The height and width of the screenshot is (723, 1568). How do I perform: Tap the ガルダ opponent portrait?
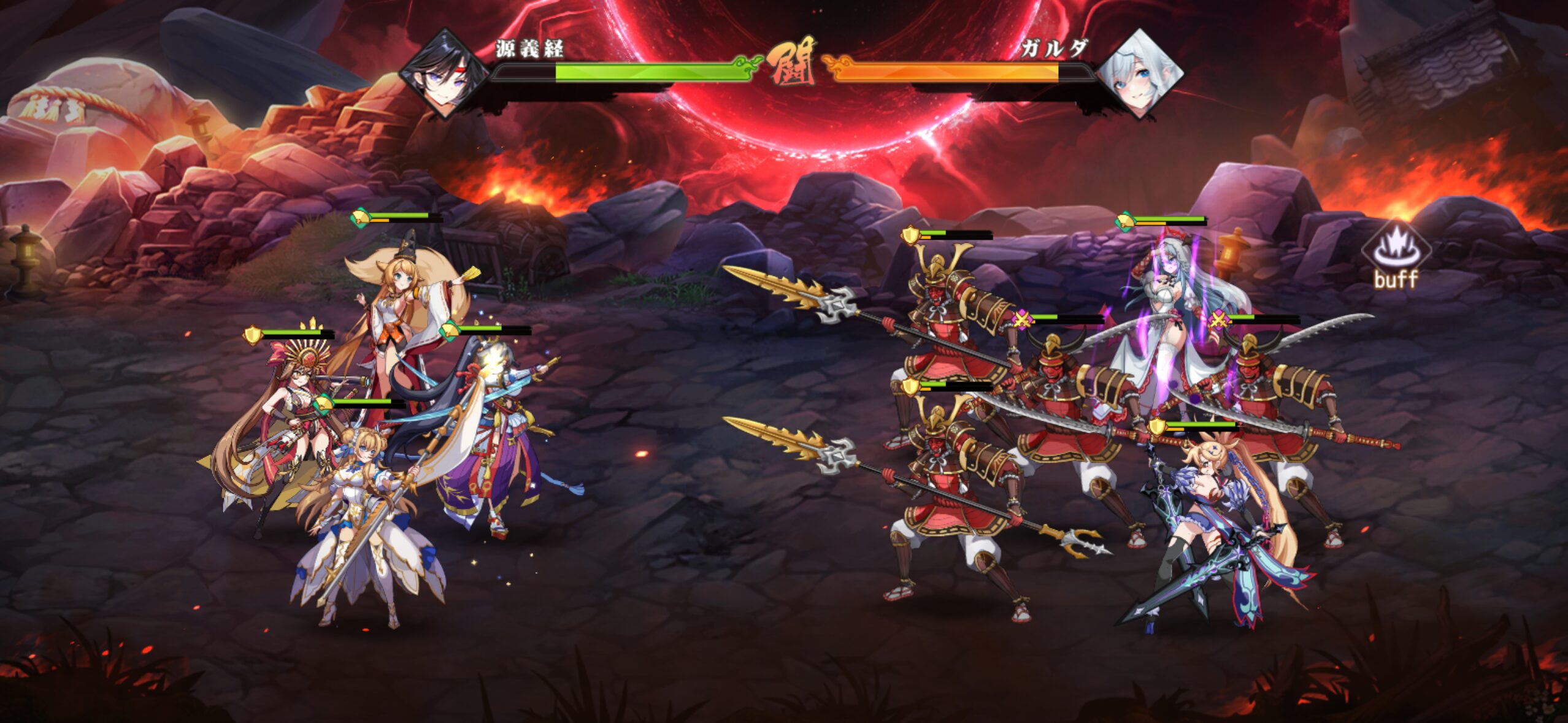click(x=1140, y=73)
